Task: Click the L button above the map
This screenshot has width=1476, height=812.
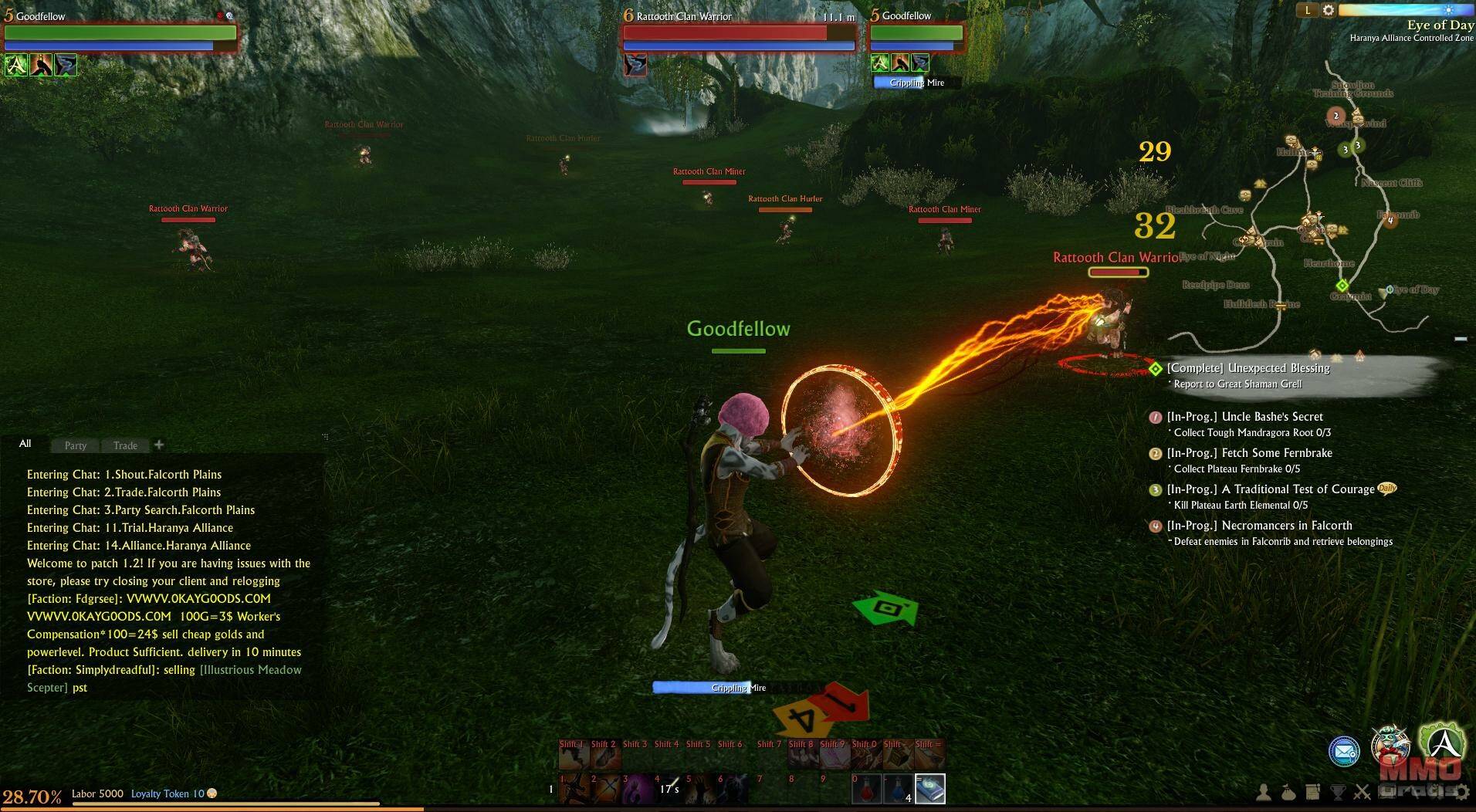Action: pyautogui.click(x=1308, y=10)
